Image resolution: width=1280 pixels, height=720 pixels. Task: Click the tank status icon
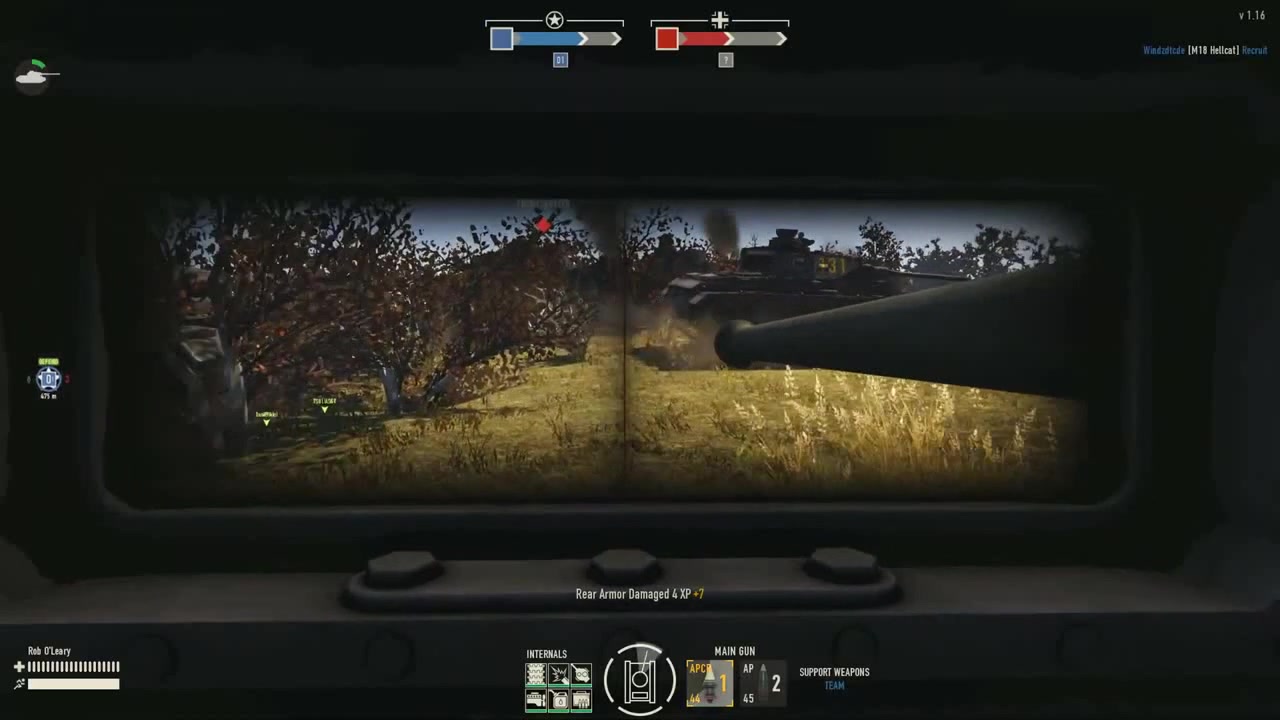point(35,75)
